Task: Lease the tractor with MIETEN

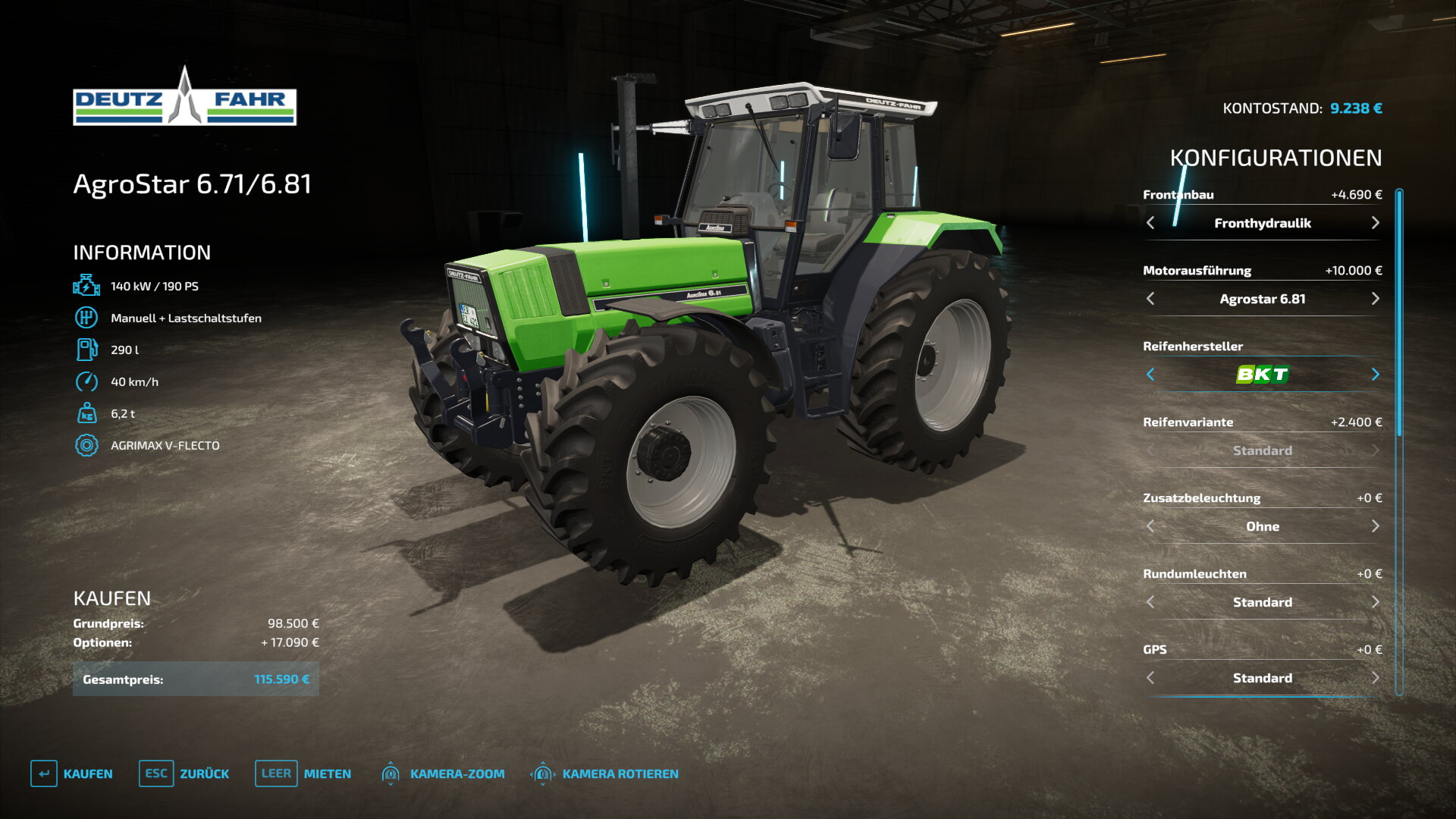Action: click(303, 773)
